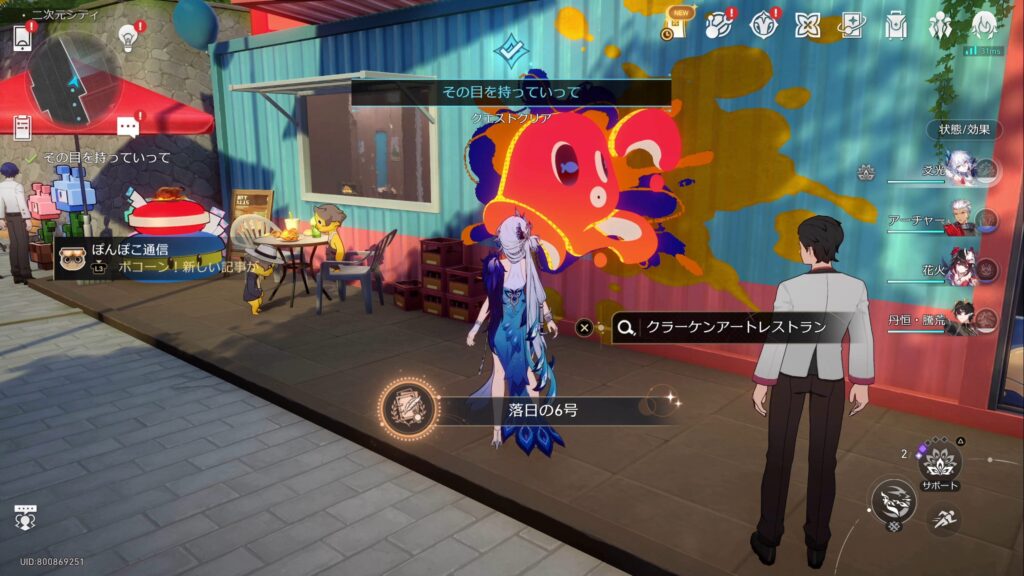The image size is (1024, 576).
Task: Open the team lineup icon
Action: pos(940,25)
